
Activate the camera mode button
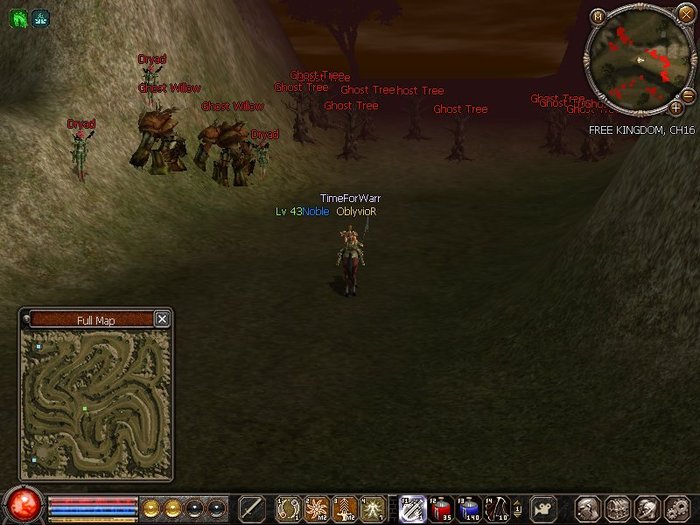click(544, 508)
